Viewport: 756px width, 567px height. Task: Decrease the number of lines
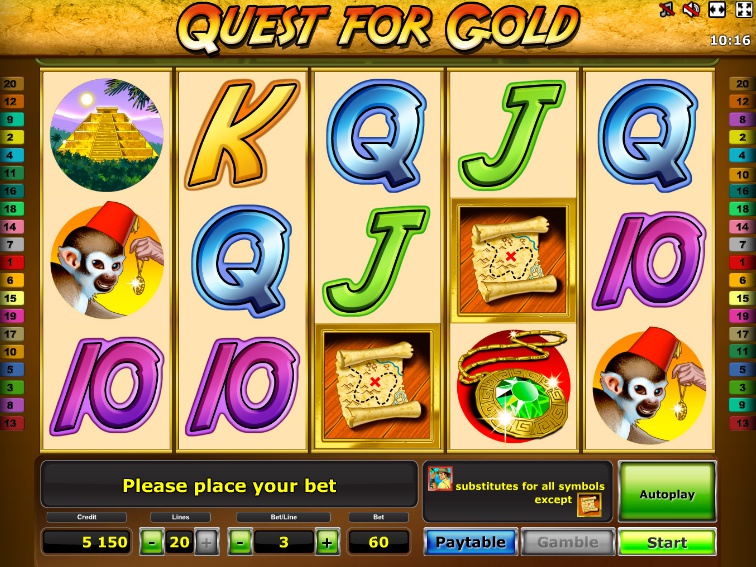[151, 542]
